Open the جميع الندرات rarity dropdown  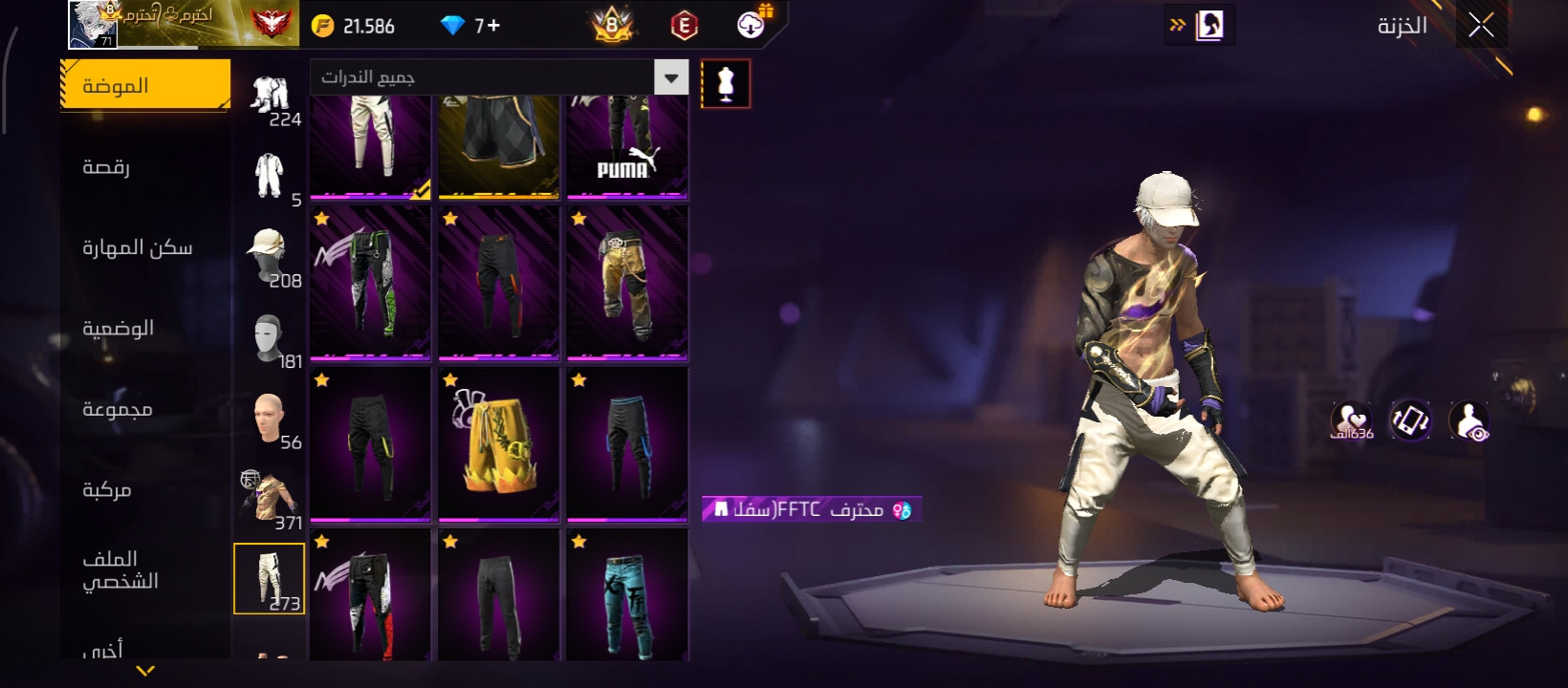click(498, 77)
